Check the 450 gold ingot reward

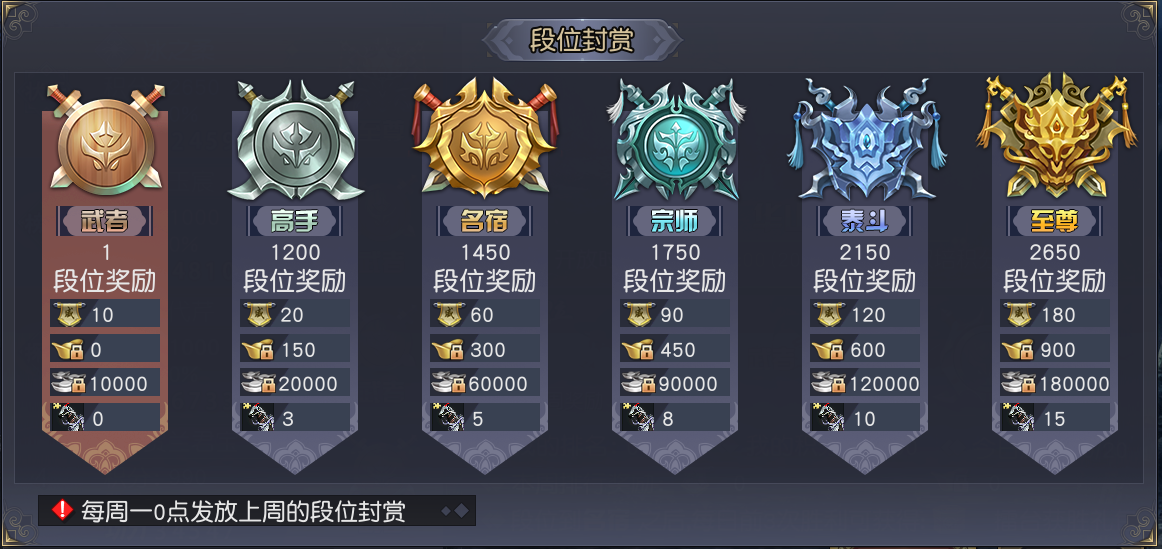point(675,349)
